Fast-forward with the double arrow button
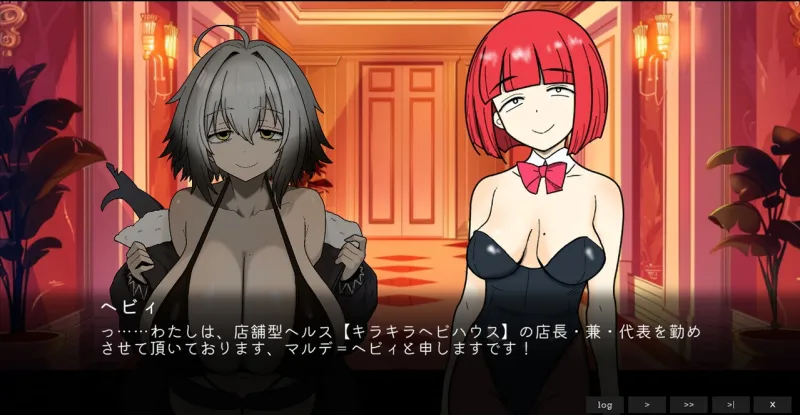 pyautogui.click(x=689, y=404)
